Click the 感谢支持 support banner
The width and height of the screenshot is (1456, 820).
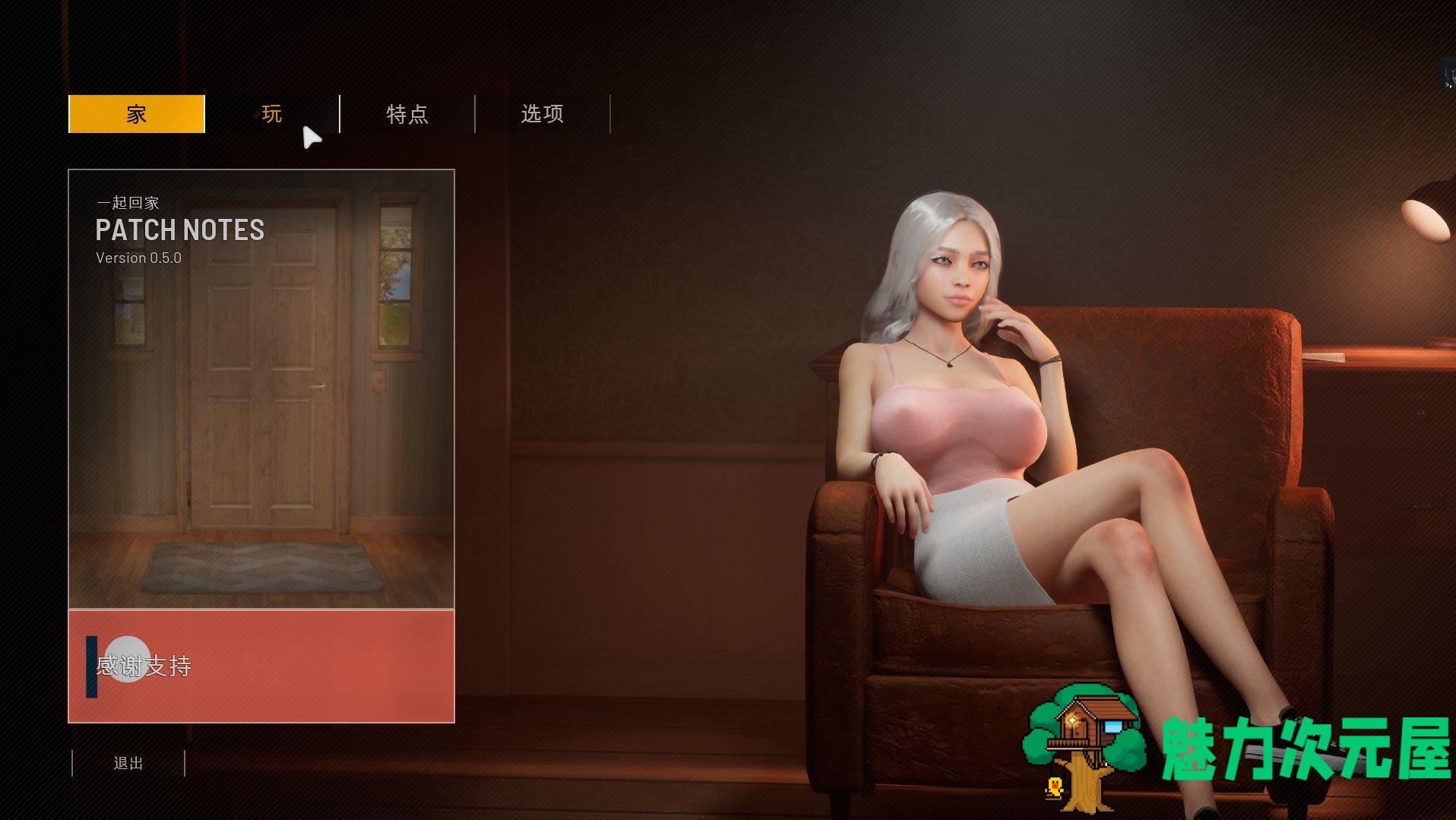[261, 666]
